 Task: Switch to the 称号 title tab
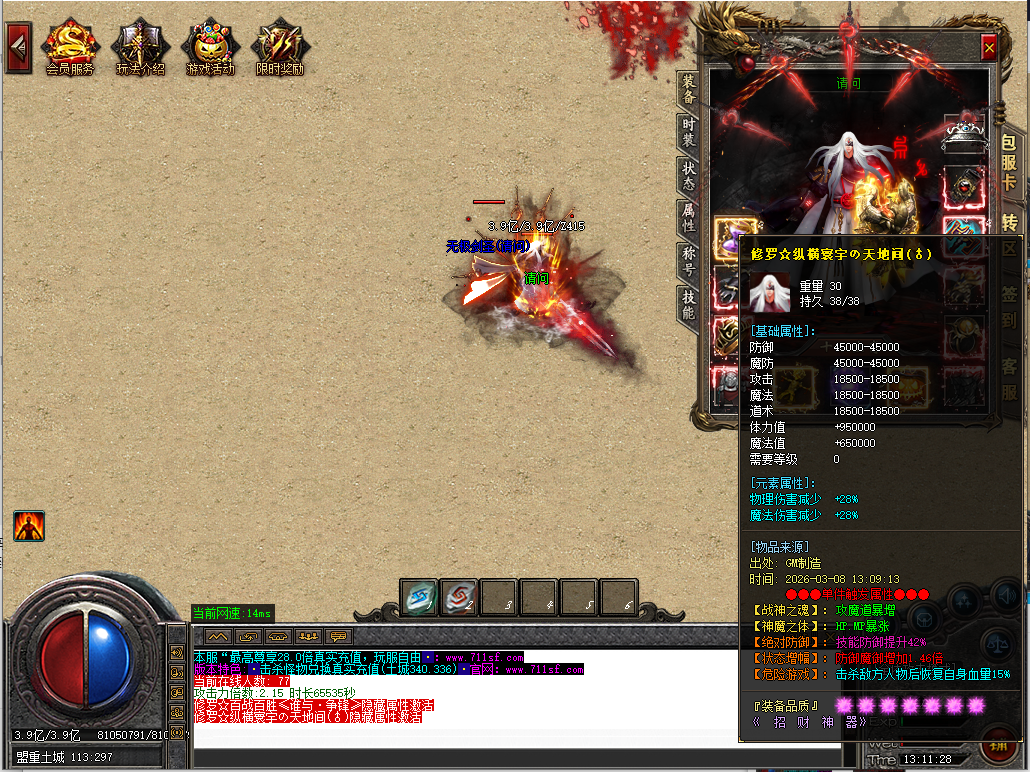[x=688, y=262]
